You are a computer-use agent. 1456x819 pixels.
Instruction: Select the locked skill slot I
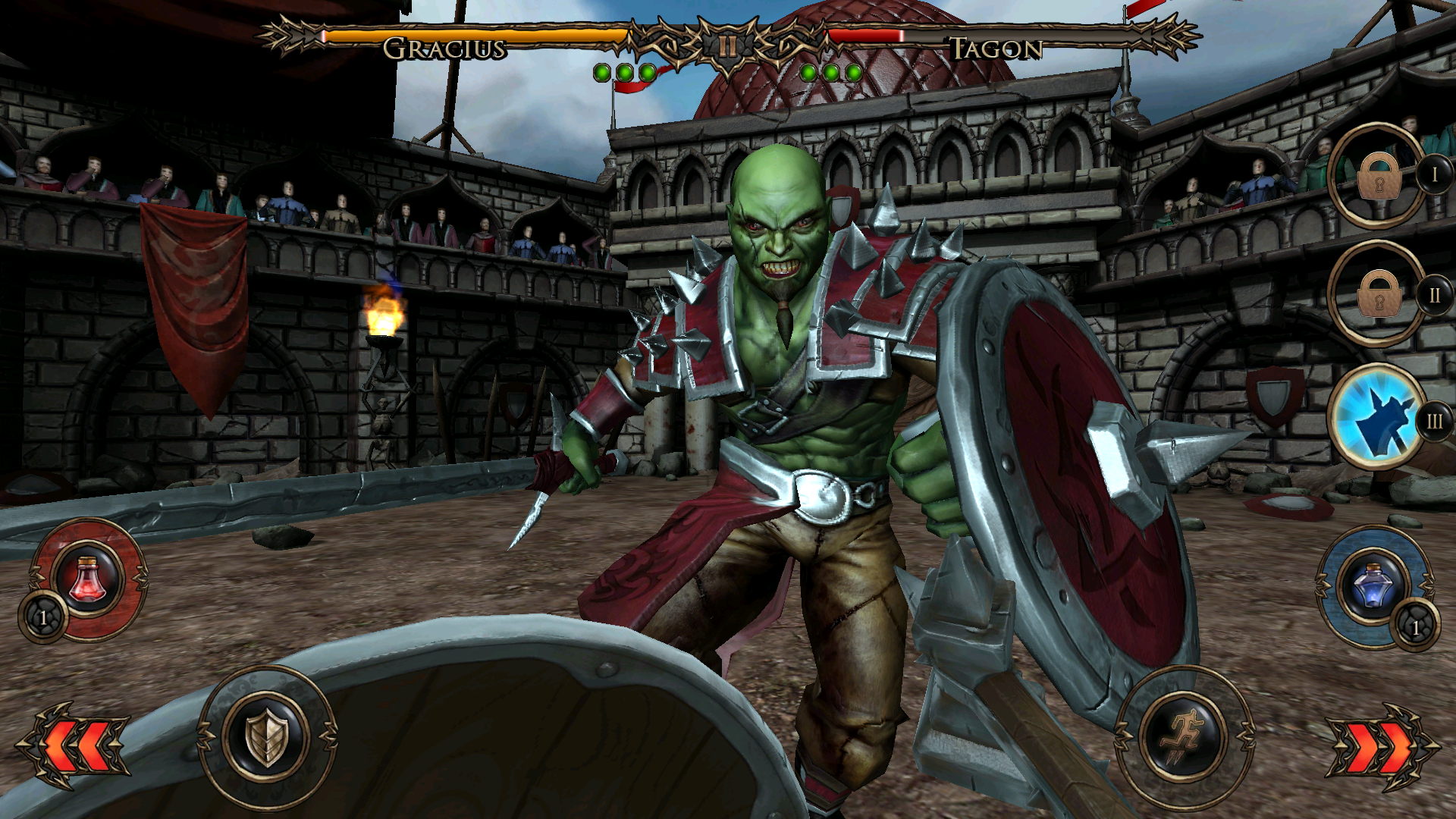[1378, 176]
